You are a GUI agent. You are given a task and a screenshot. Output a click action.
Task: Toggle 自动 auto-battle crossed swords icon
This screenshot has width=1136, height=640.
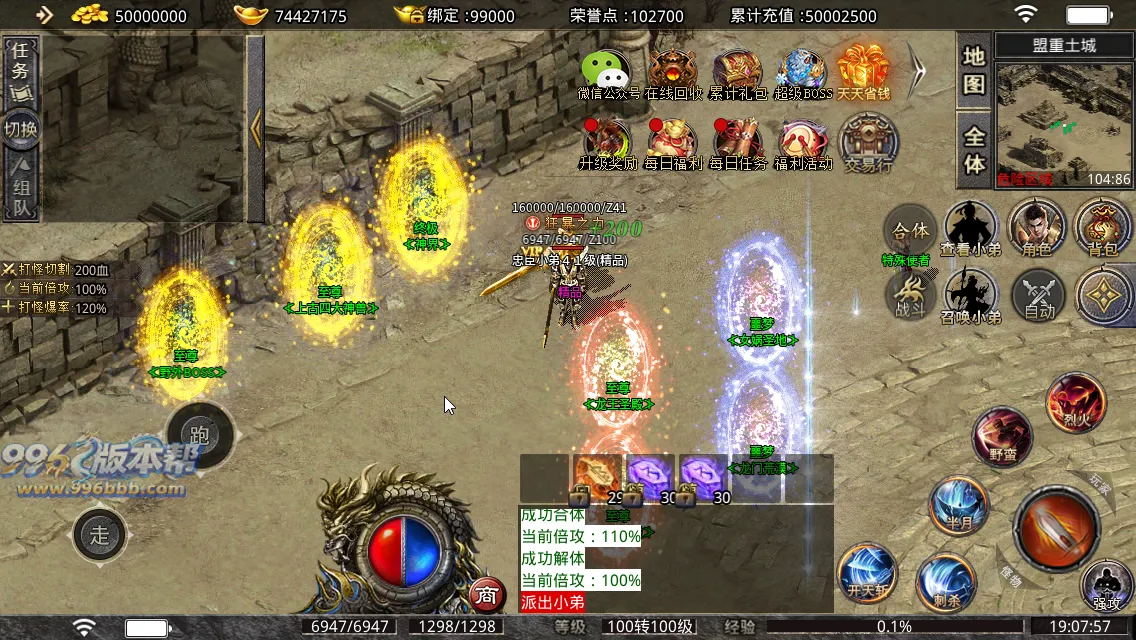click(1038, 297)
